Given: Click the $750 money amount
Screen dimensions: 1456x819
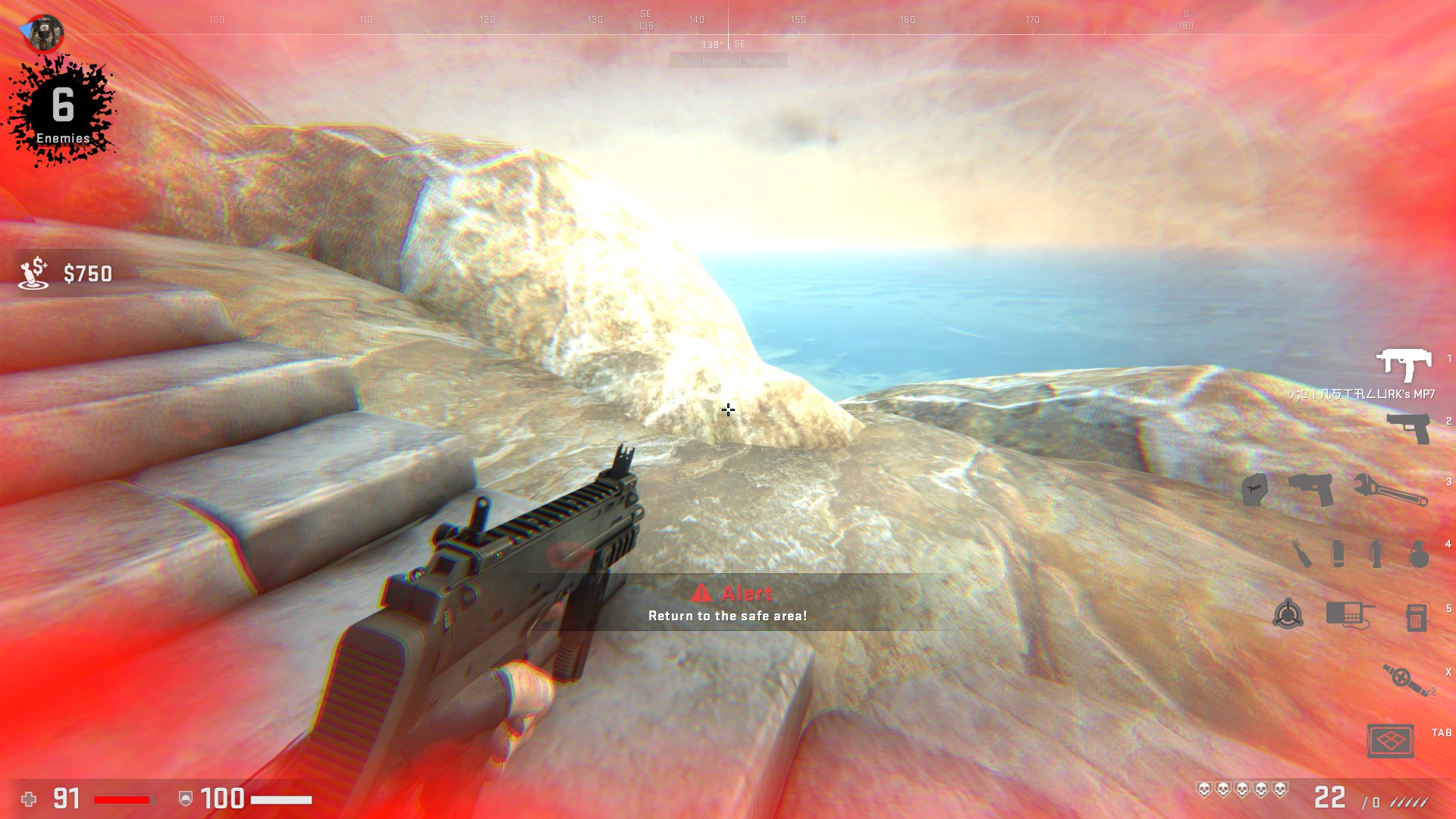Looking at the screenshot, I should pyautogui.click(x=87, y=273).
